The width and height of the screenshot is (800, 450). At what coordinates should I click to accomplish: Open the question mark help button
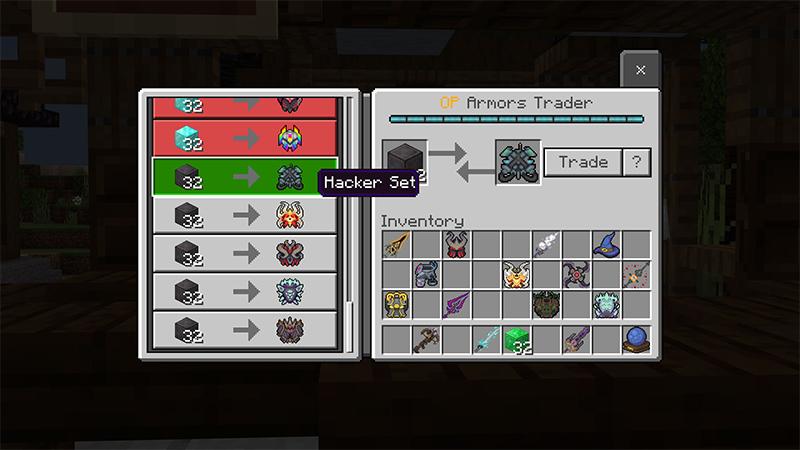click(636, 162)
